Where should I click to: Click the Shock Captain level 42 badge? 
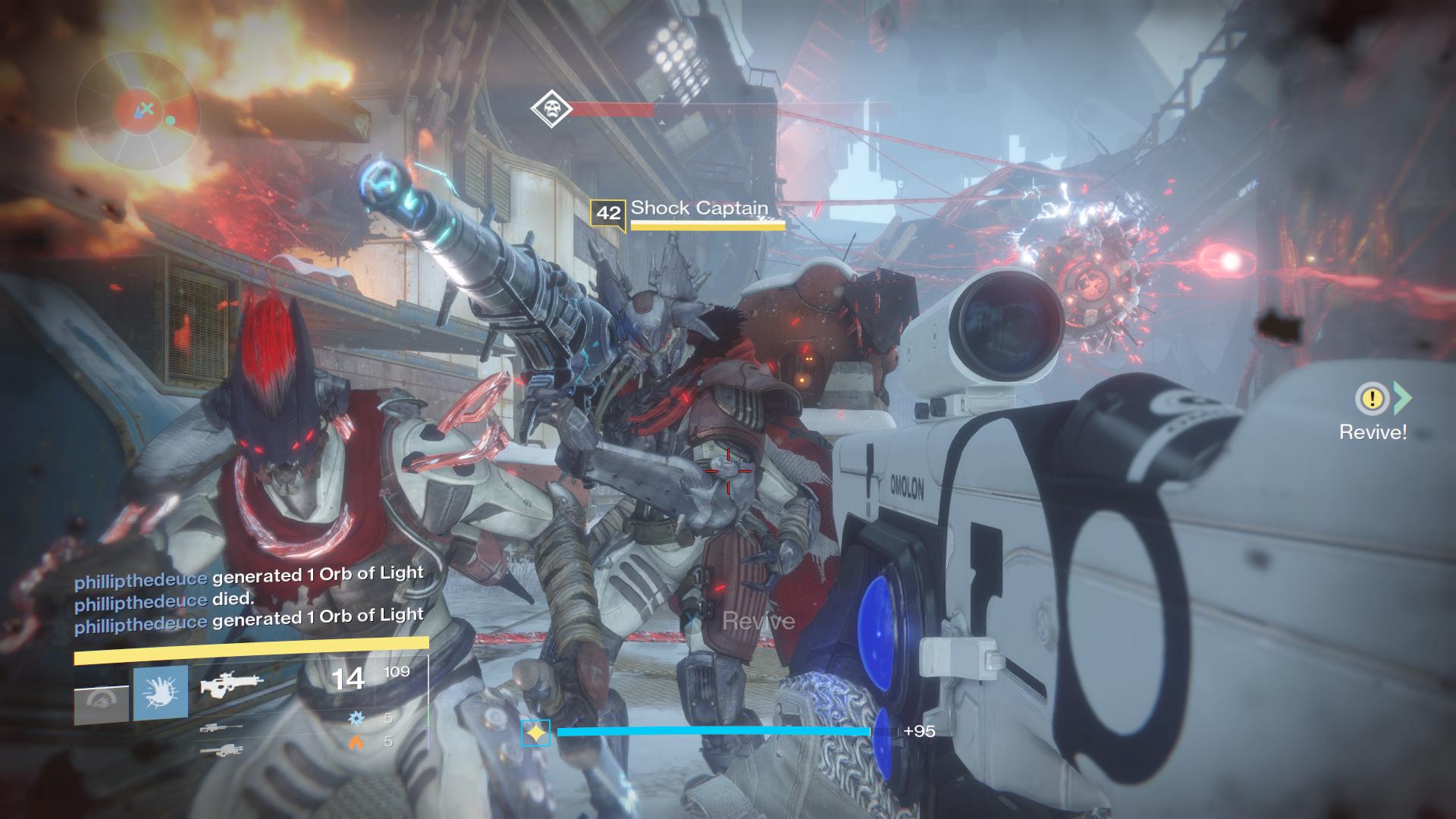tap(608, 213)
